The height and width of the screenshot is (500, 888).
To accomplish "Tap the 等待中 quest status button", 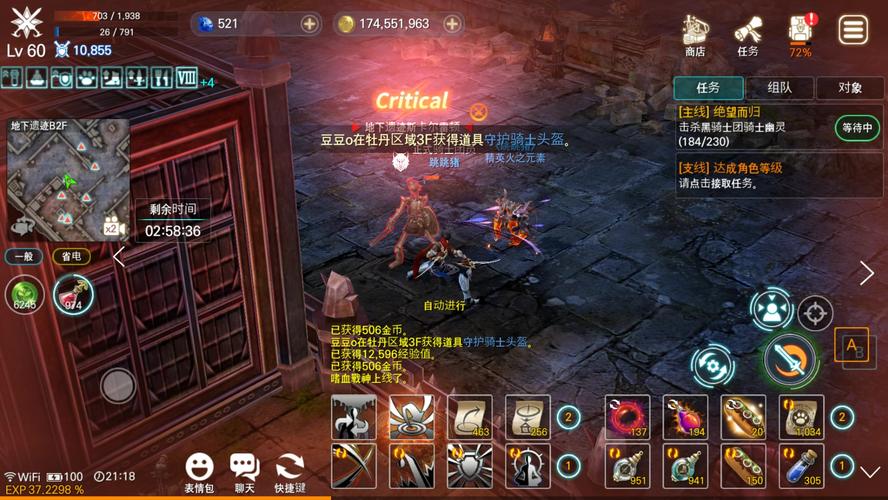I will [858, 127].
